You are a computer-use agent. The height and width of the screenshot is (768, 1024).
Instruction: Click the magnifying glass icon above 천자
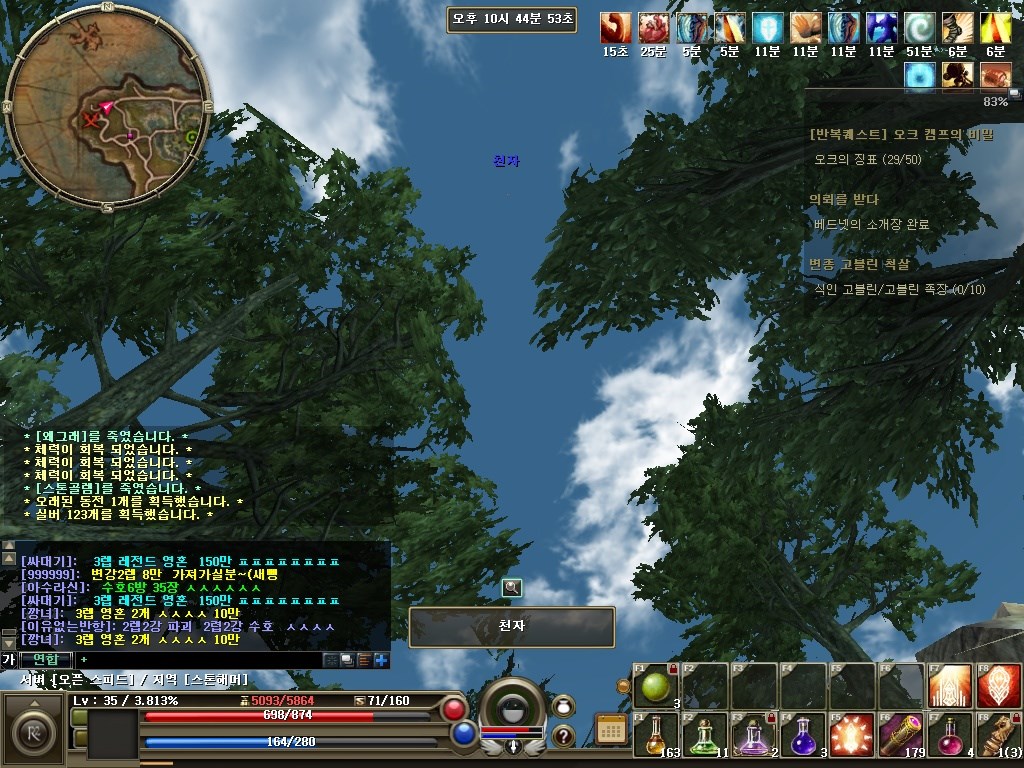point(512,588)
